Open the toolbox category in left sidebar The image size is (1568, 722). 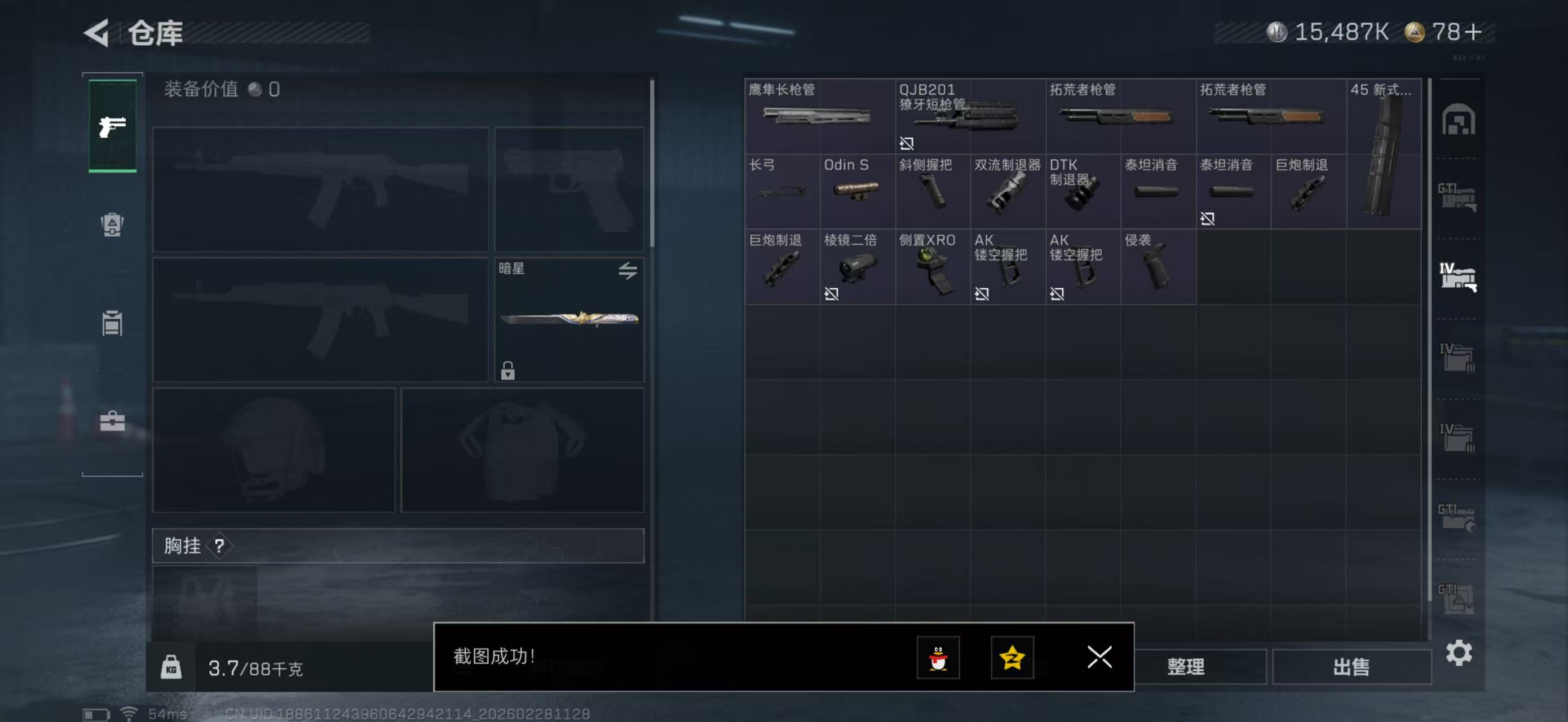[x=112, y=420]
